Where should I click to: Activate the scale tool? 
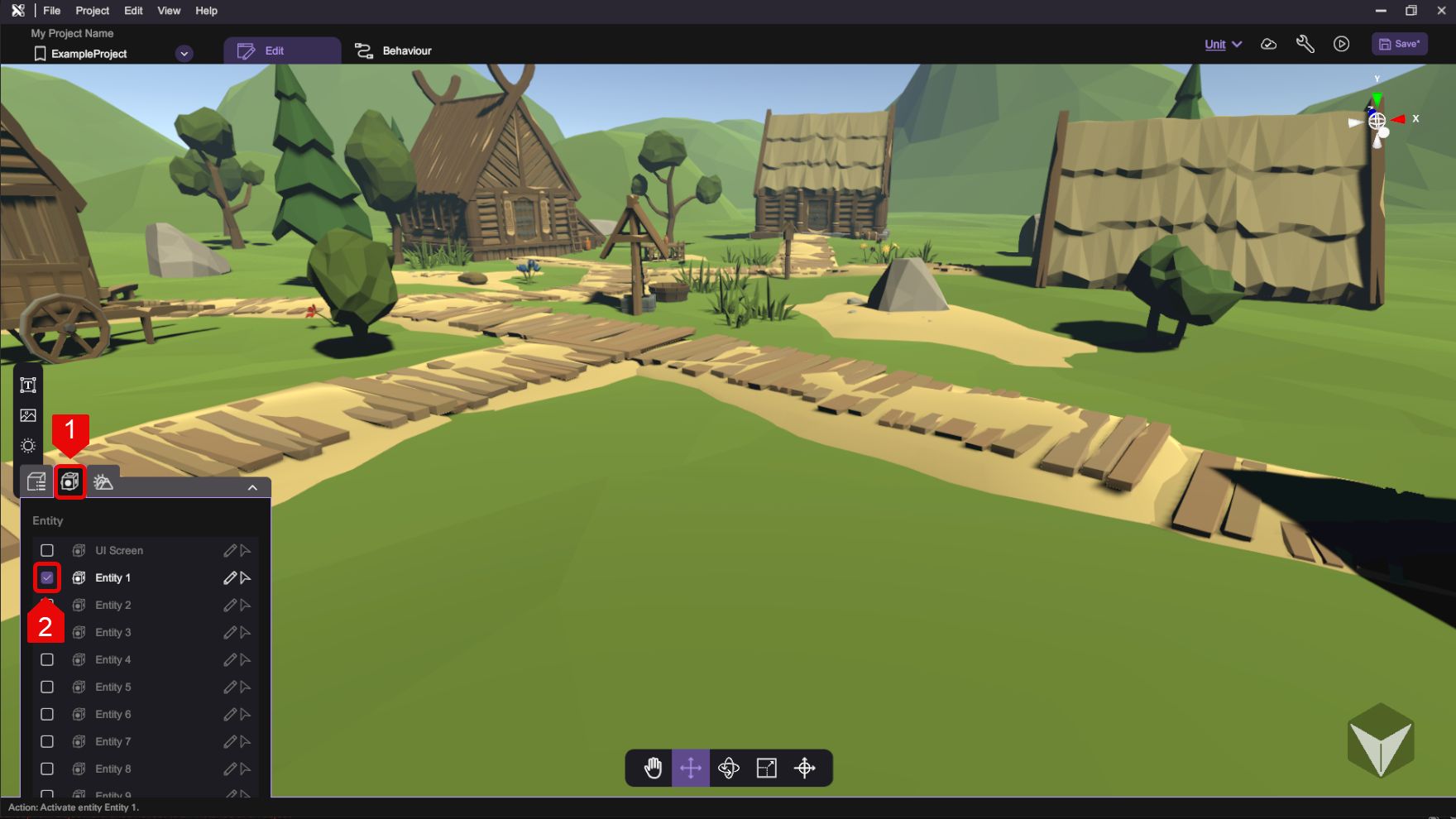click(767, 768)
